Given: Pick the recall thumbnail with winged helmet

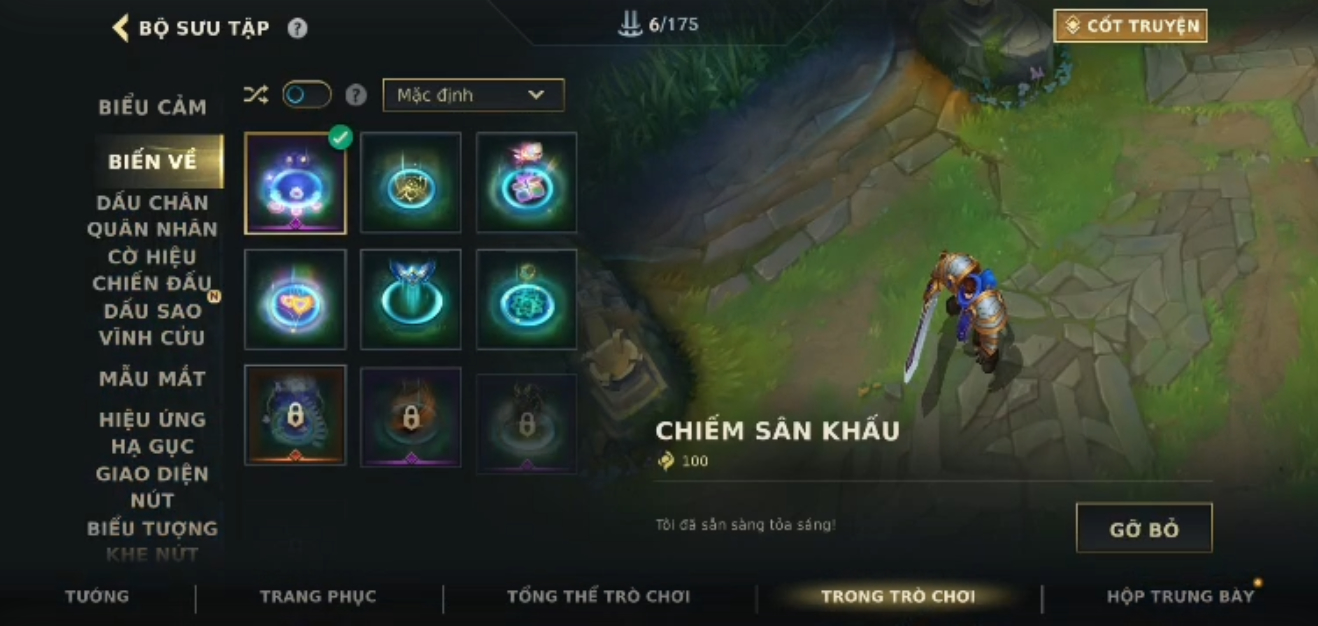Looking at the screenshot, I should [411, 299].
